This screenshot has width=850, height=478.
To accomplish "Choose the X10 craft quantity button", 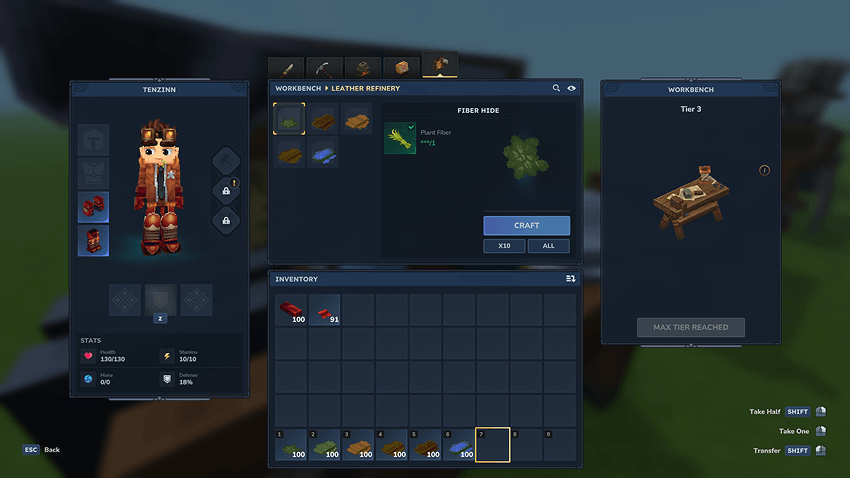I will click(504, 246).
